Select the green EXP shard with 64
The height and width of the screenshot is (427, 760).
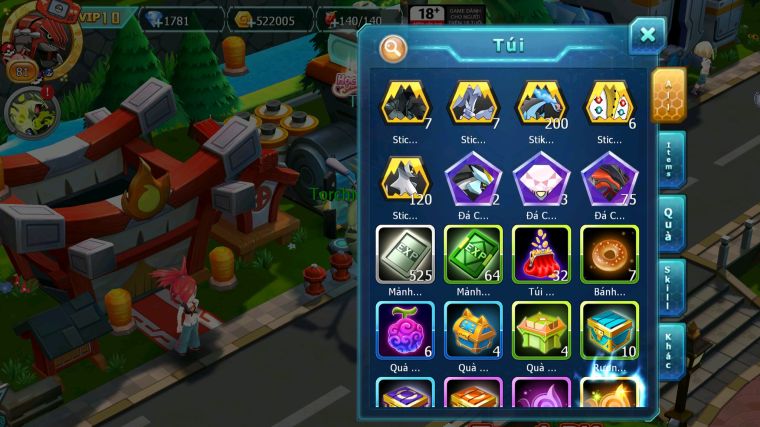tap(473, 254)
